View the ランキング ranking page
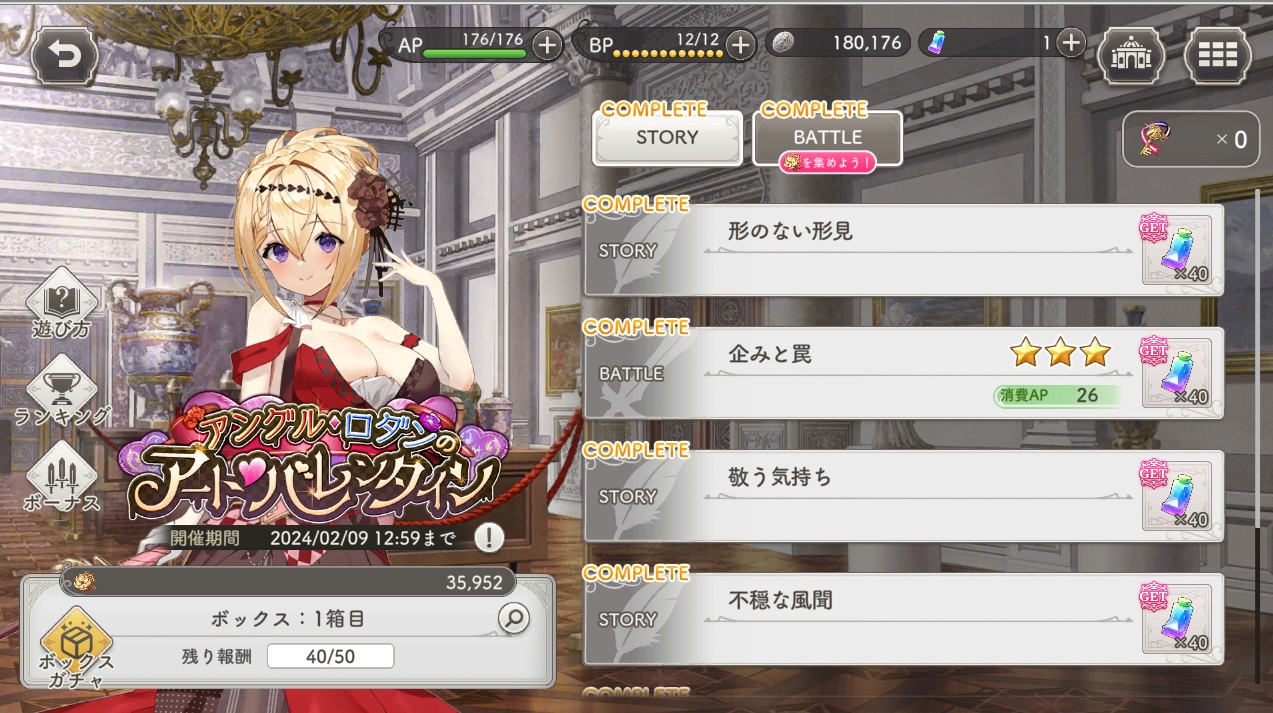This screenshot has width=1273, height=713. (61, 392)
